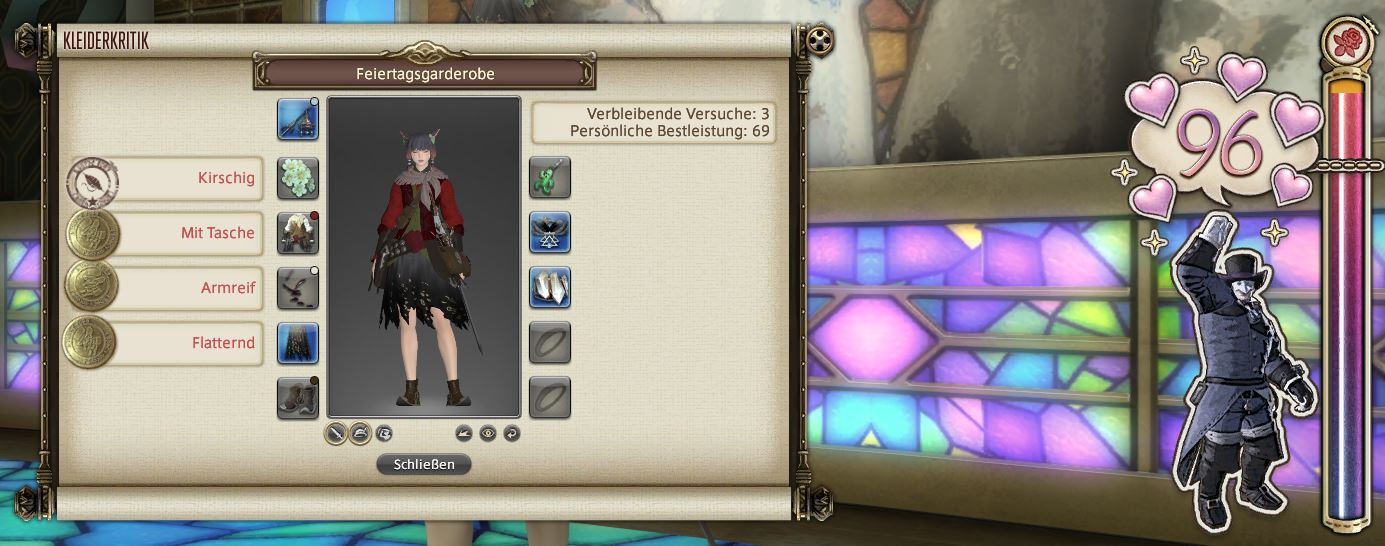Click the blue necklace slot
Screen dimensions: 1385x546
point(550,233)
